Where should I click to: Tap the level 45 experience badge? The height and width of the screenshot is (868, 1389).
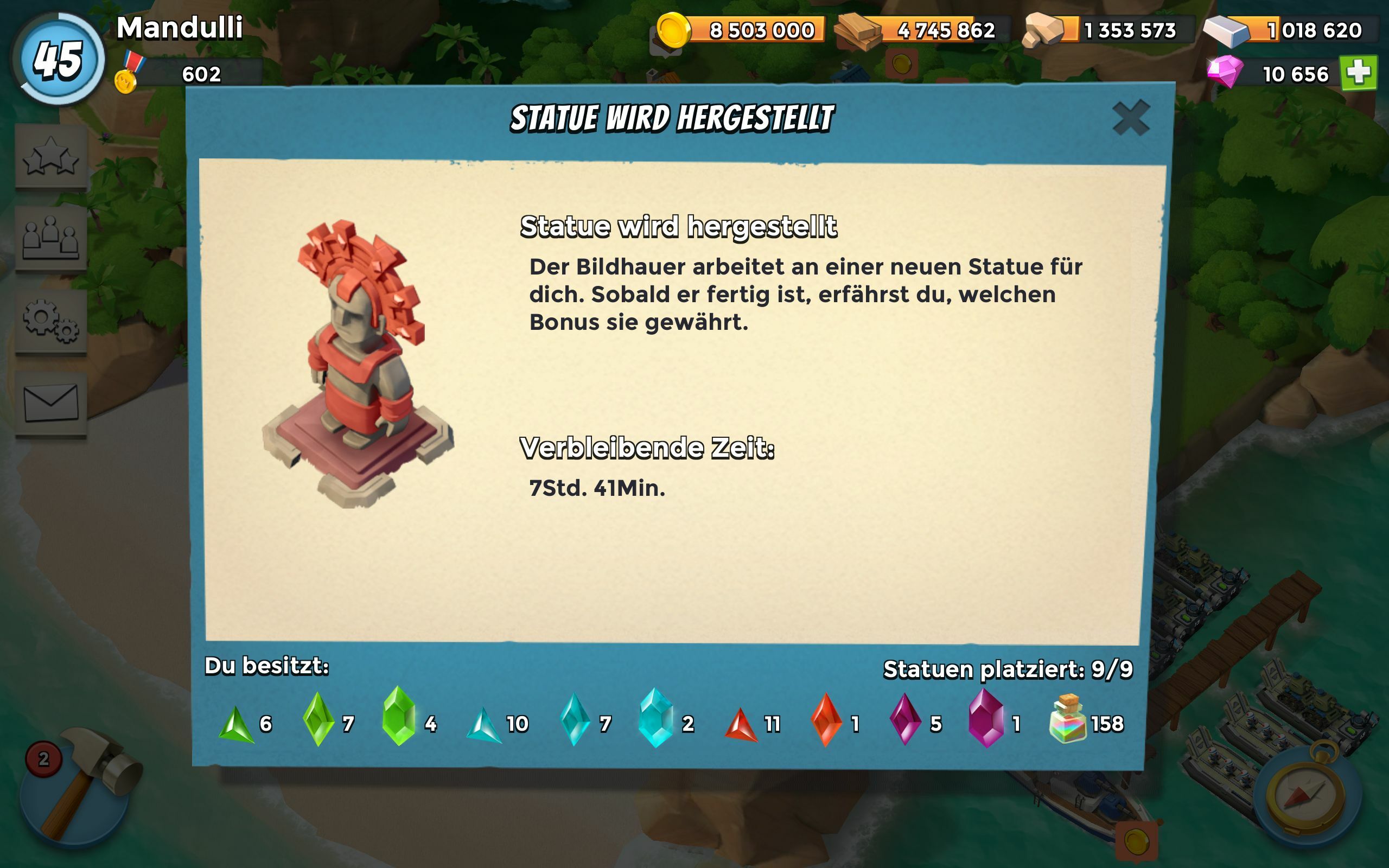(x=59, y=59)
